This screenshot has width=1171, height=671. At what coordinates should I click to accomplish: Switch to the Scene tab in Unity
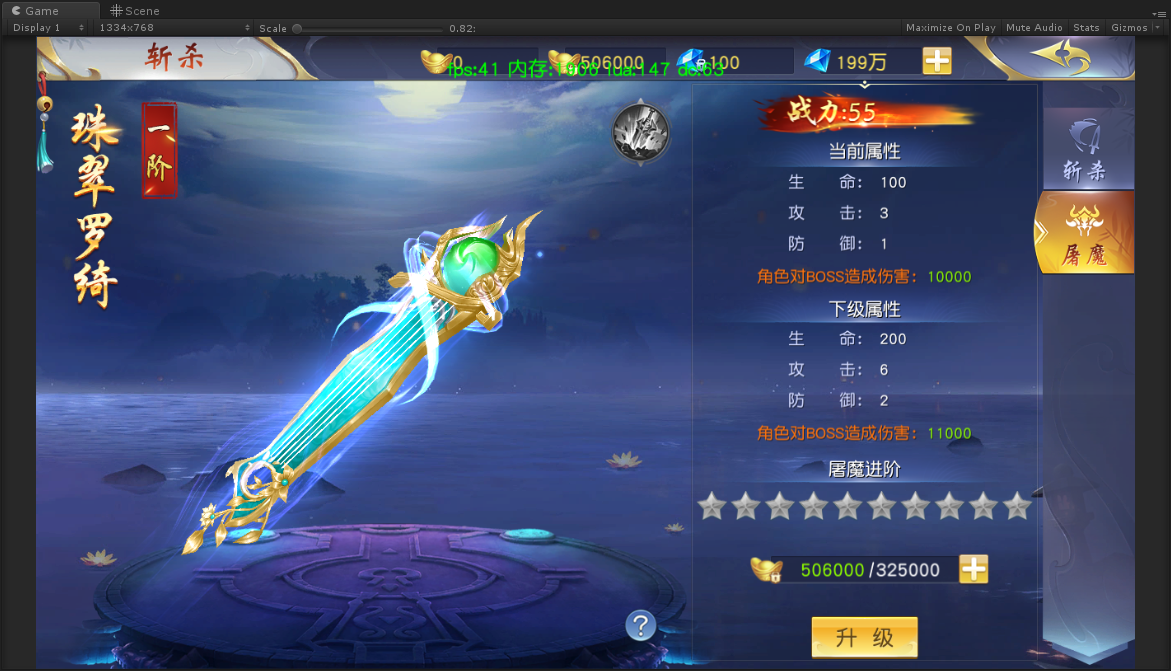coord(136,10)
